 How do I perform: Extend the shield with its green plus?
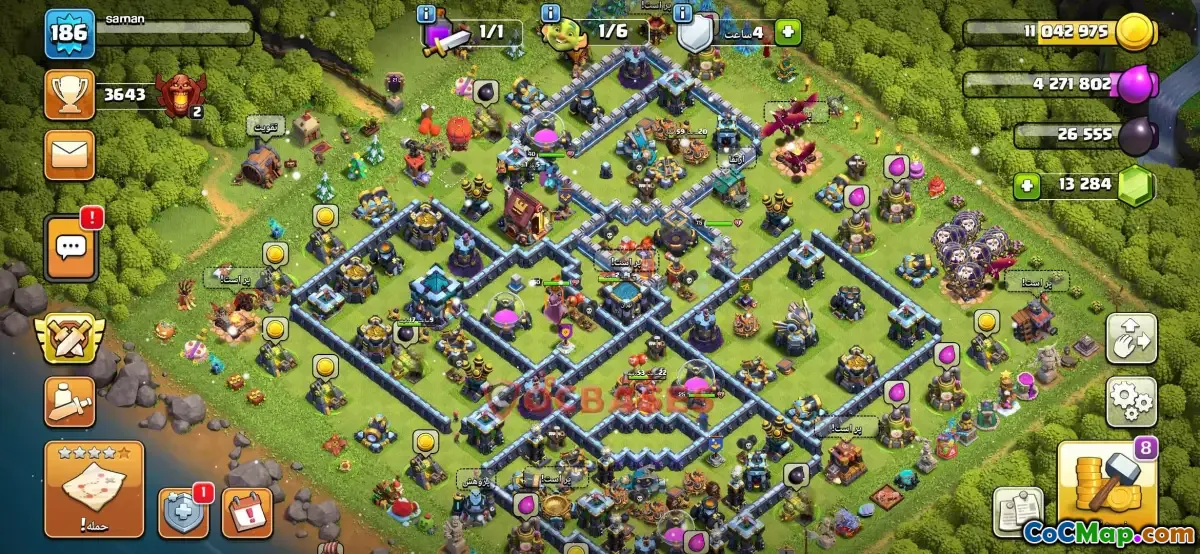pyautogui.click(x=788, y=31)
